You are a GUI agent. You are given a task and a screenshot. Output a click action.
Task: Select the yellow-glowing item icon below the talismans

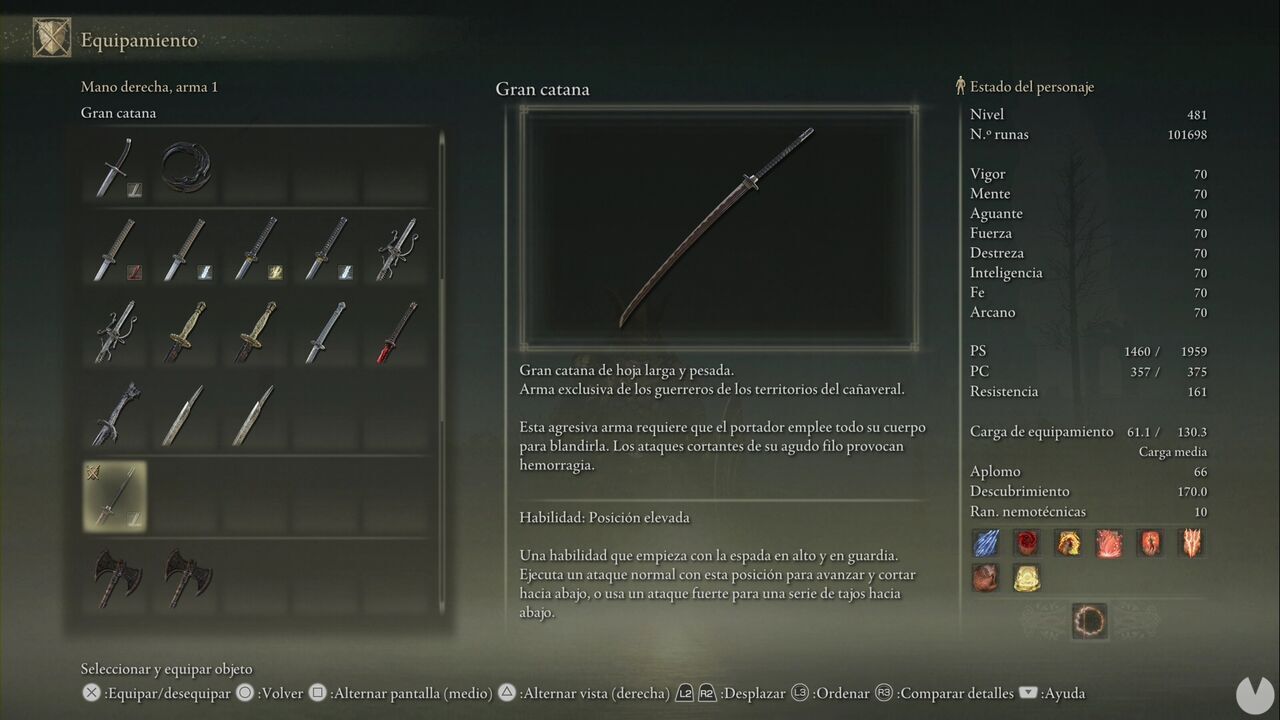1026,578
